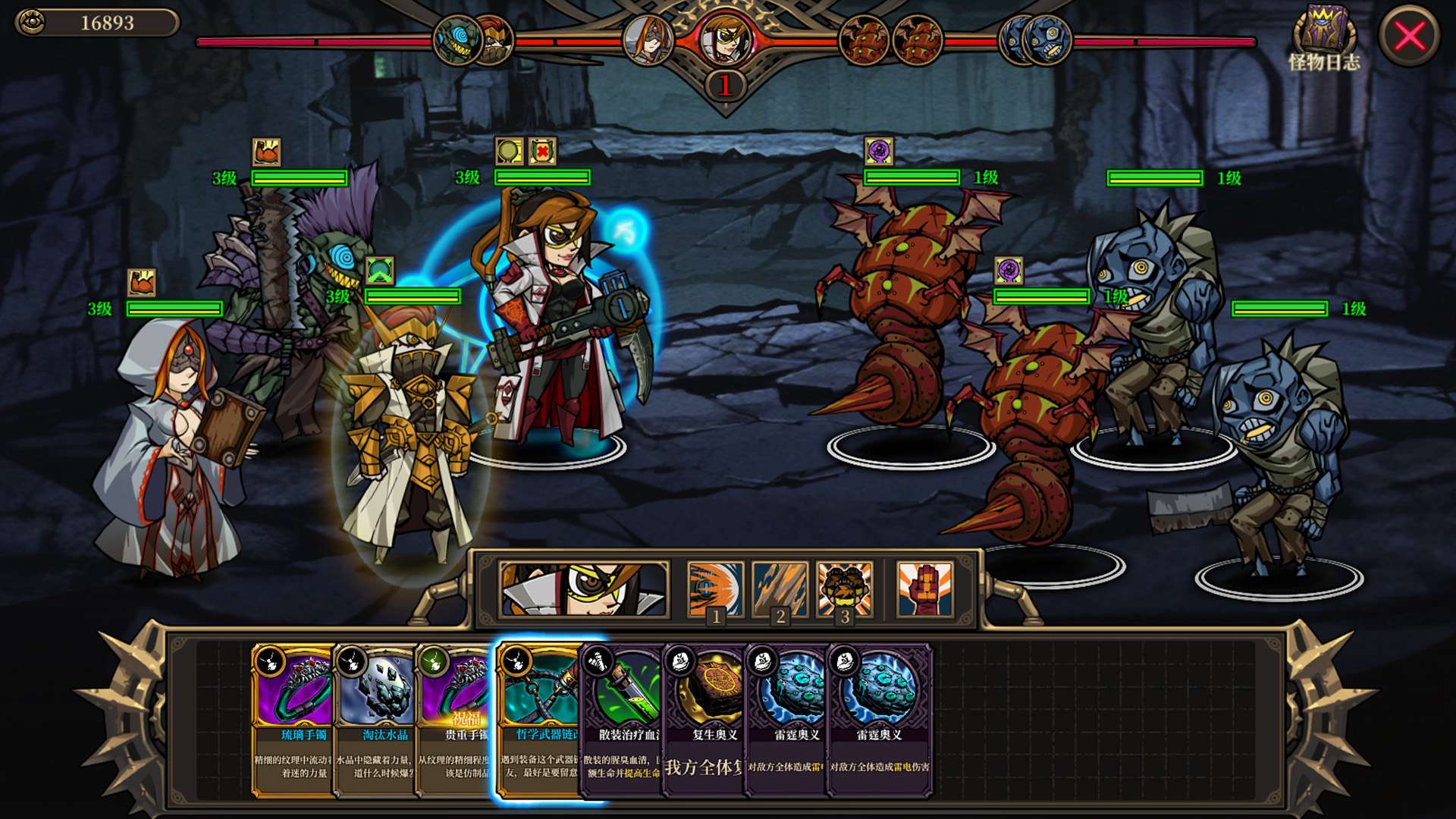Screen dimensions: 1456x819
Task: Close the battle with the red X
Action: click(x=1409, y=36)
